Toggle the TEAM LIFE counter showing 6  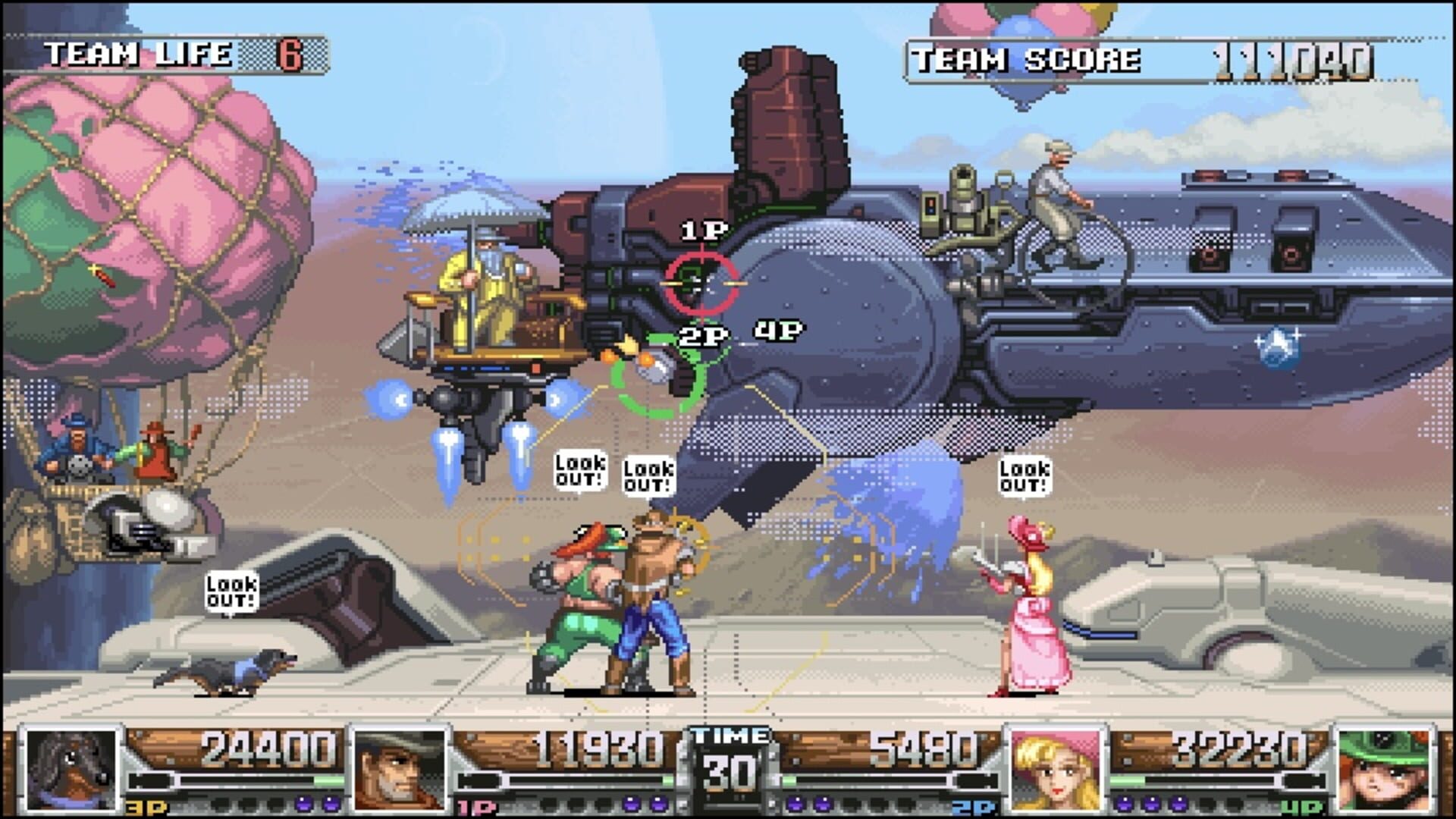pos(174,52)
